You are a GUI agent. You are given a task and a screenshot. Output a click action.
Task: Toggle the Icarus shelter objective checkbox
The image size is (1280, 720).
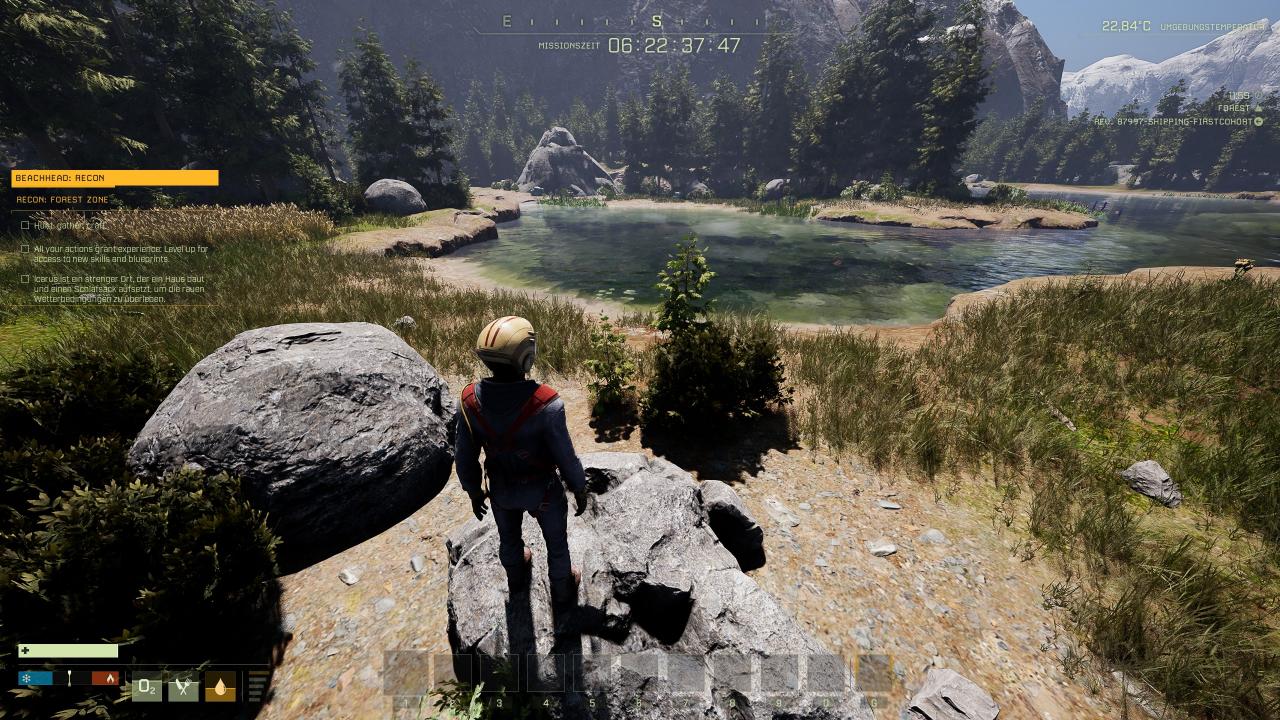coord(25,279)
